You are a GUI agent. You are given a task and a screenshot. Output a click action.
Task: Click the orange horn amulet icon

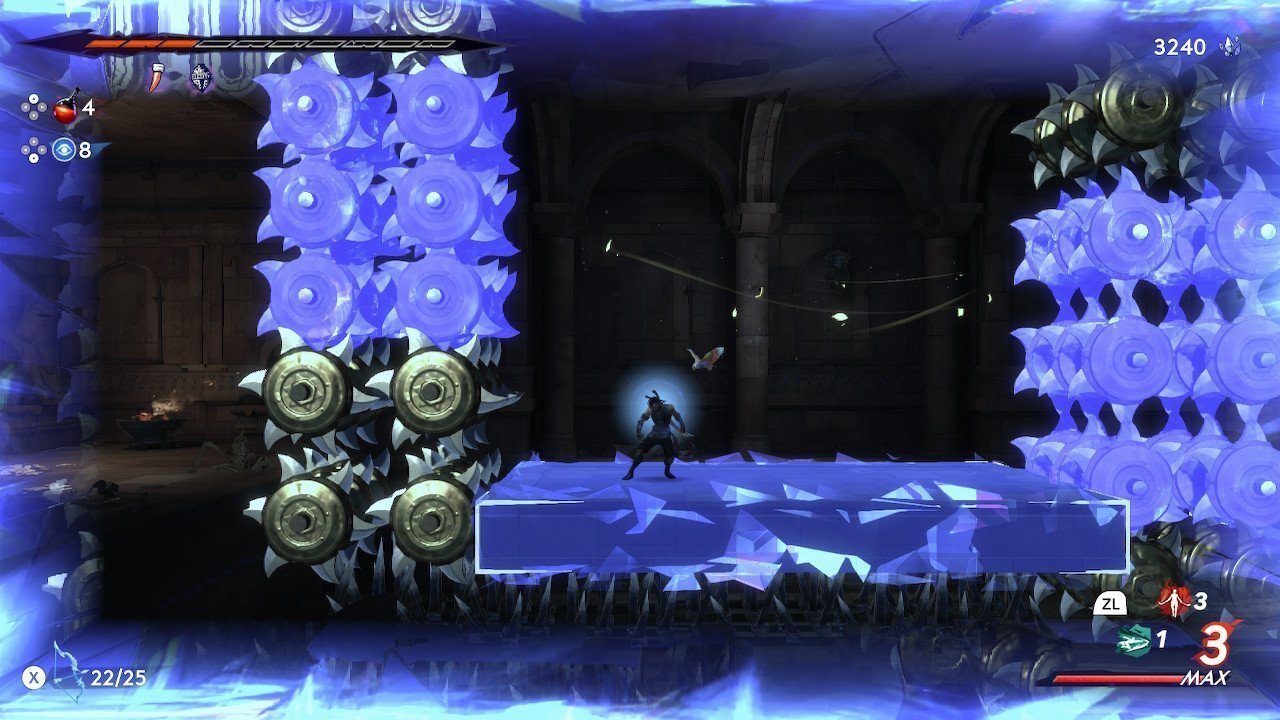[155, 77]
